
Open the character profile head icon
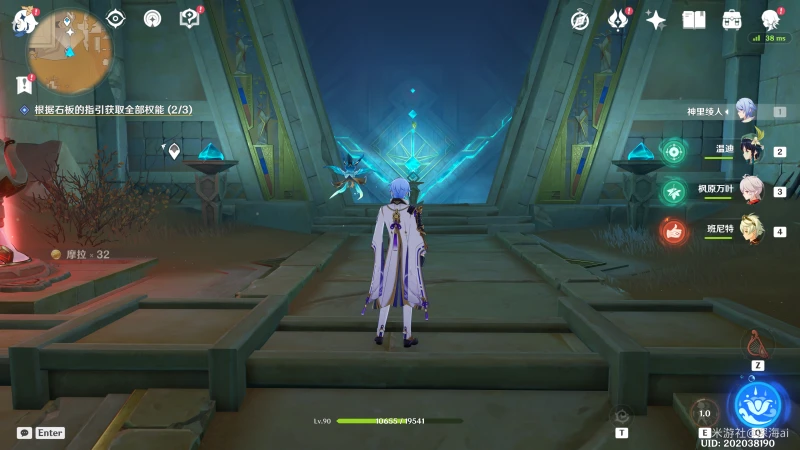click(770, 19)
